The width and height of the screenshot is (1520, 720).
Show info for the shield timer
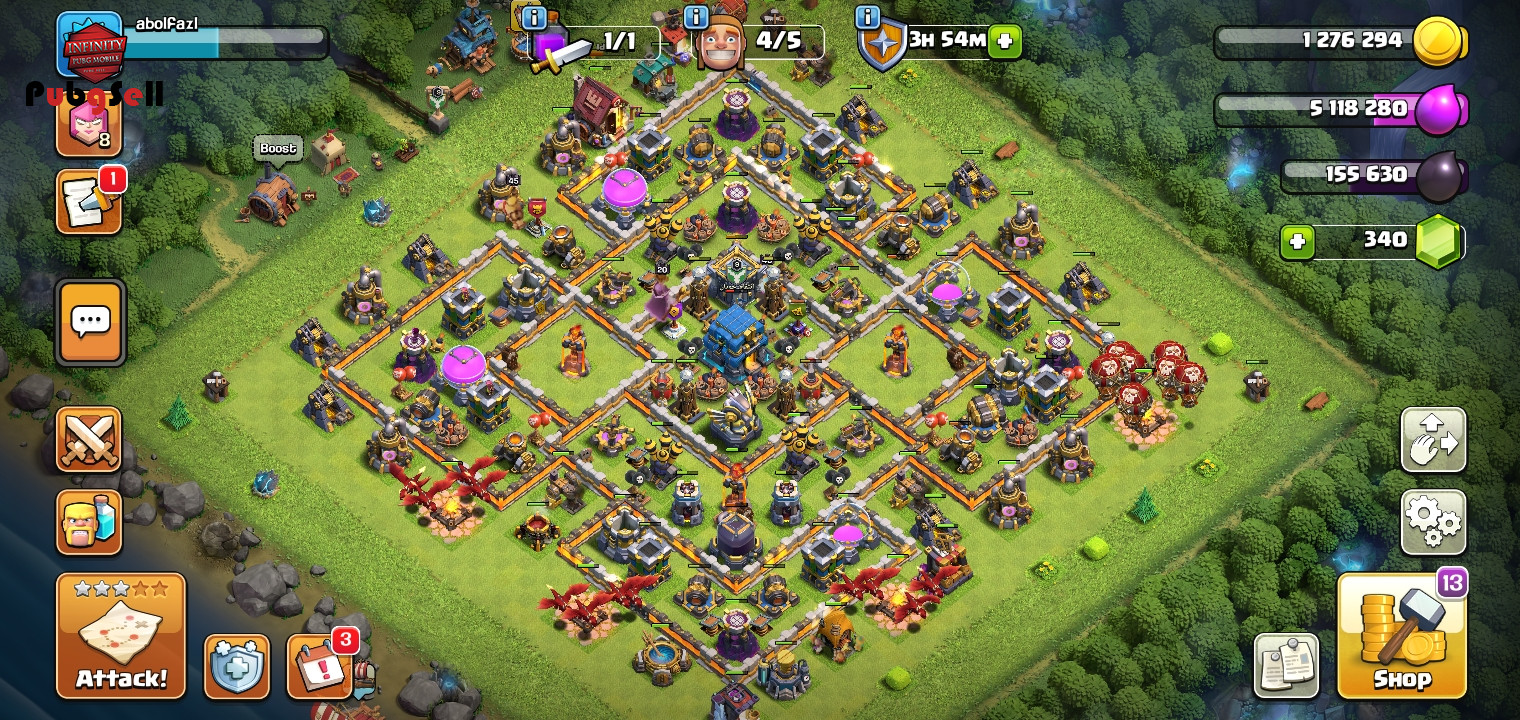867,17
